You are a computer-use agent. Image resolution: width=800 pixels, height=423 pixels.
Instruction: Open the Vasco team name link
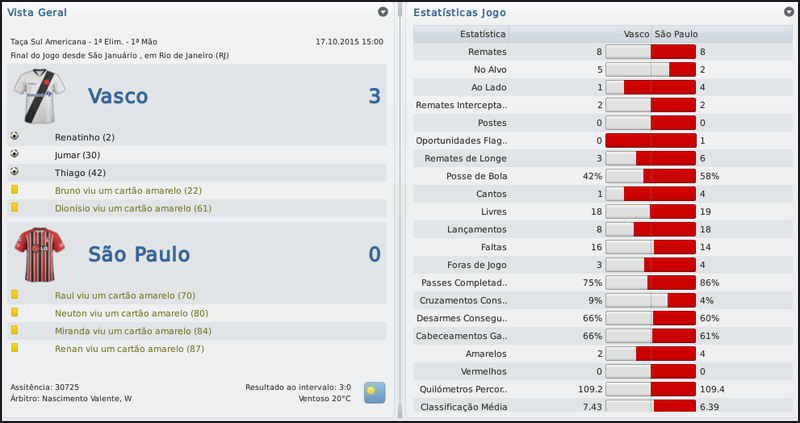[x=118, y=96]
